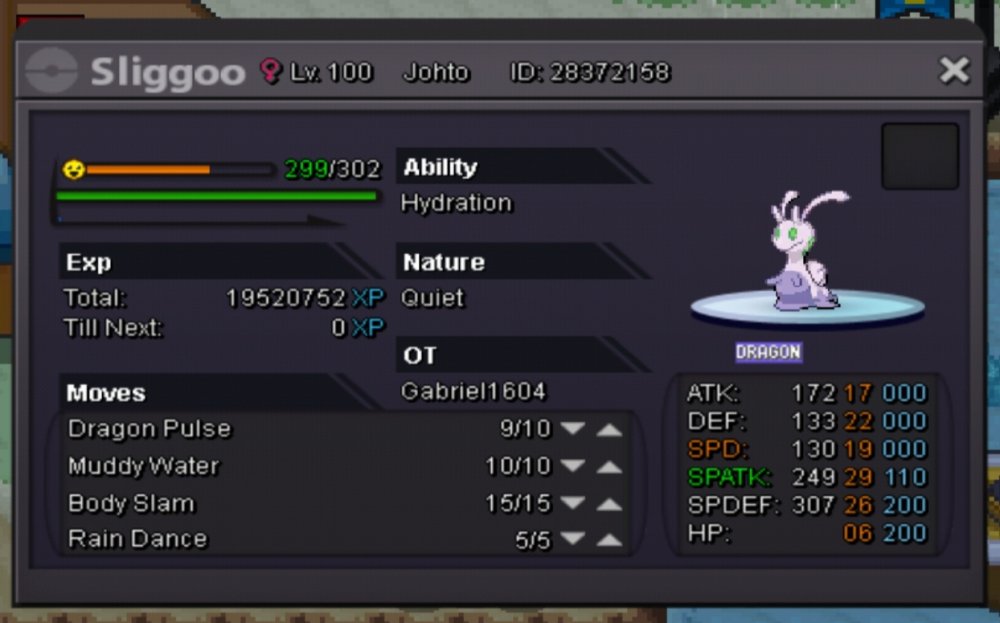
Task: Move Dragon Pulse down in move list
Action: pos(572,429)
